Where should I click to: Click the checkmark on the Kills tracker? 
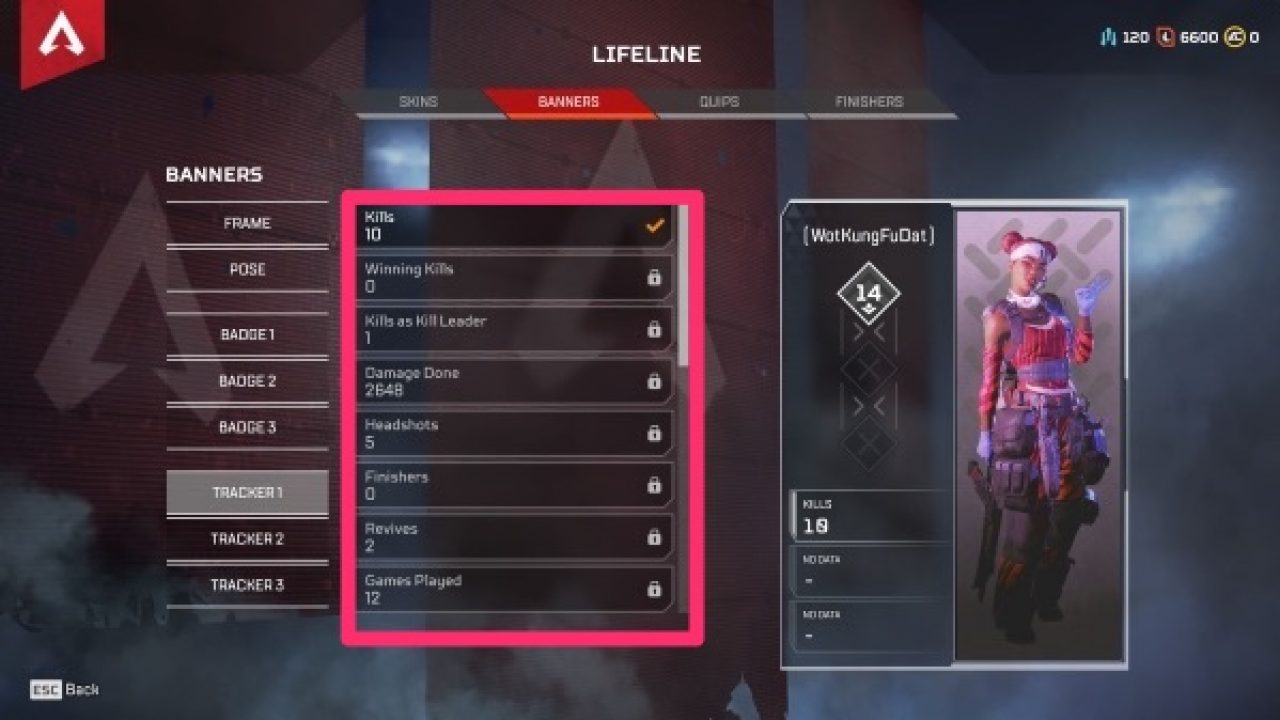pos(656,224)
